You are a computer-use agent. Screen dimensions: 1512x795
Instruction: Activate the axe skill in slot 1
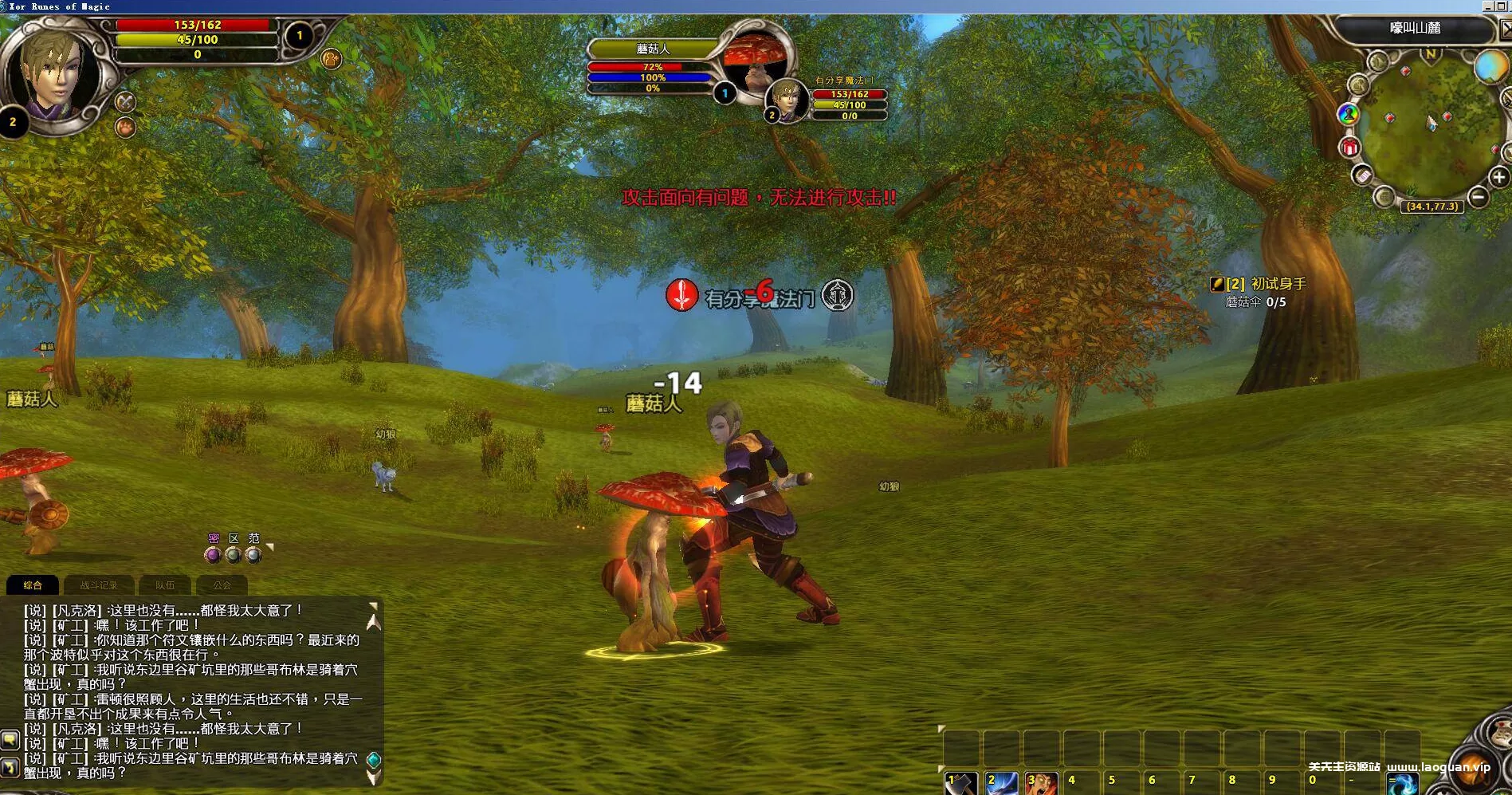pyautogui.click(x=962, y=785)
